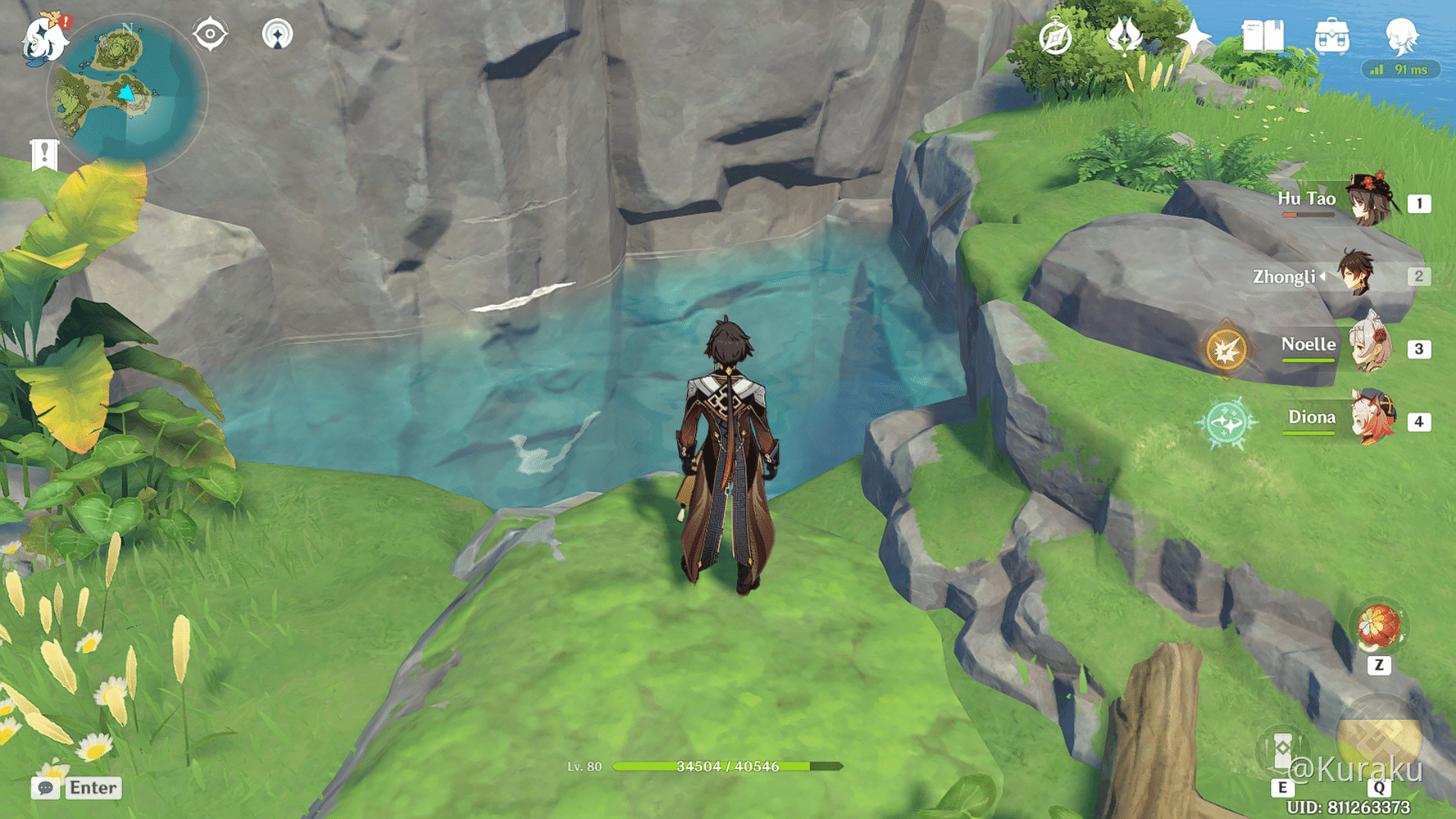Open the Events star icon

coord(1196,34)
